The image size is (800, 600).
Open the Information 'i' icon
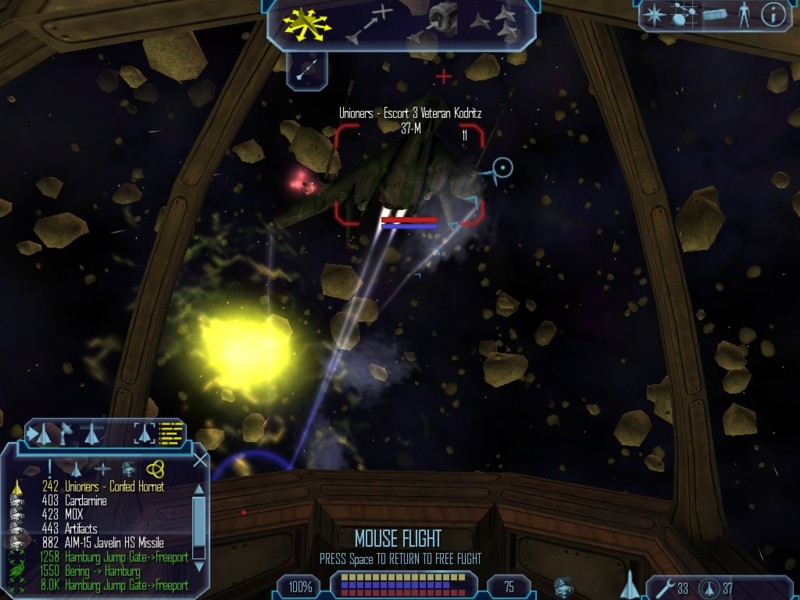click(773, 14)
